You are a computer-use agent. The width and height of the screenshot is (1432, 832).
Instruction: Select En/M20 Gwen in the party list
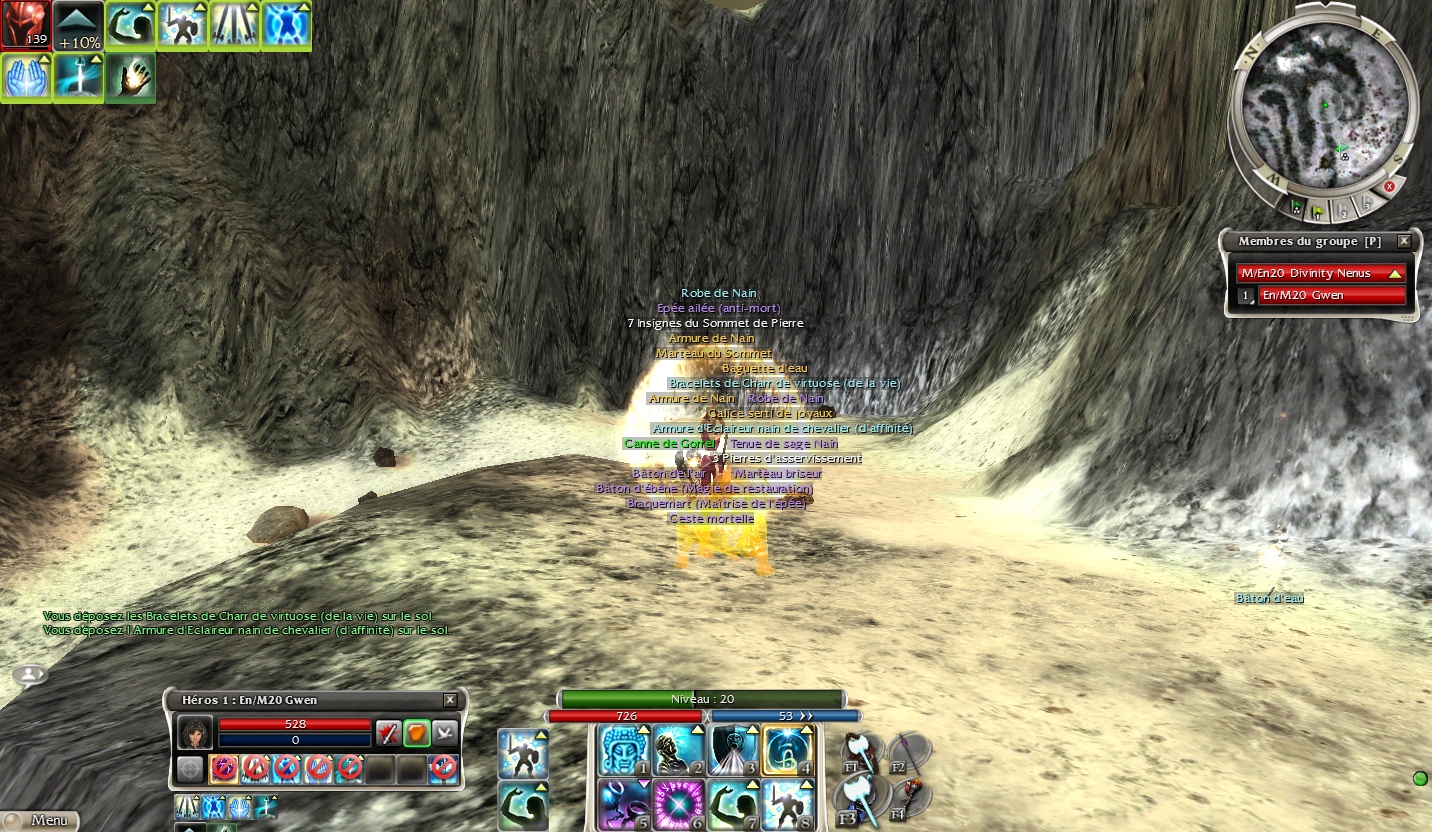tap(1331, 295)
